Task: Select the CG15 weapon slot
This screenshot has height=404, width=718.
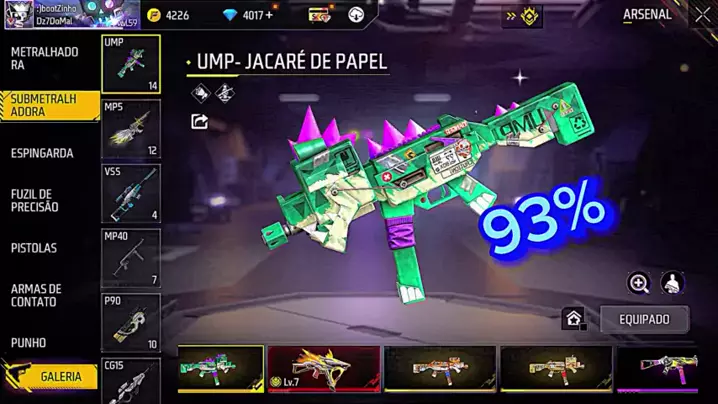Action: coord(131,381)
